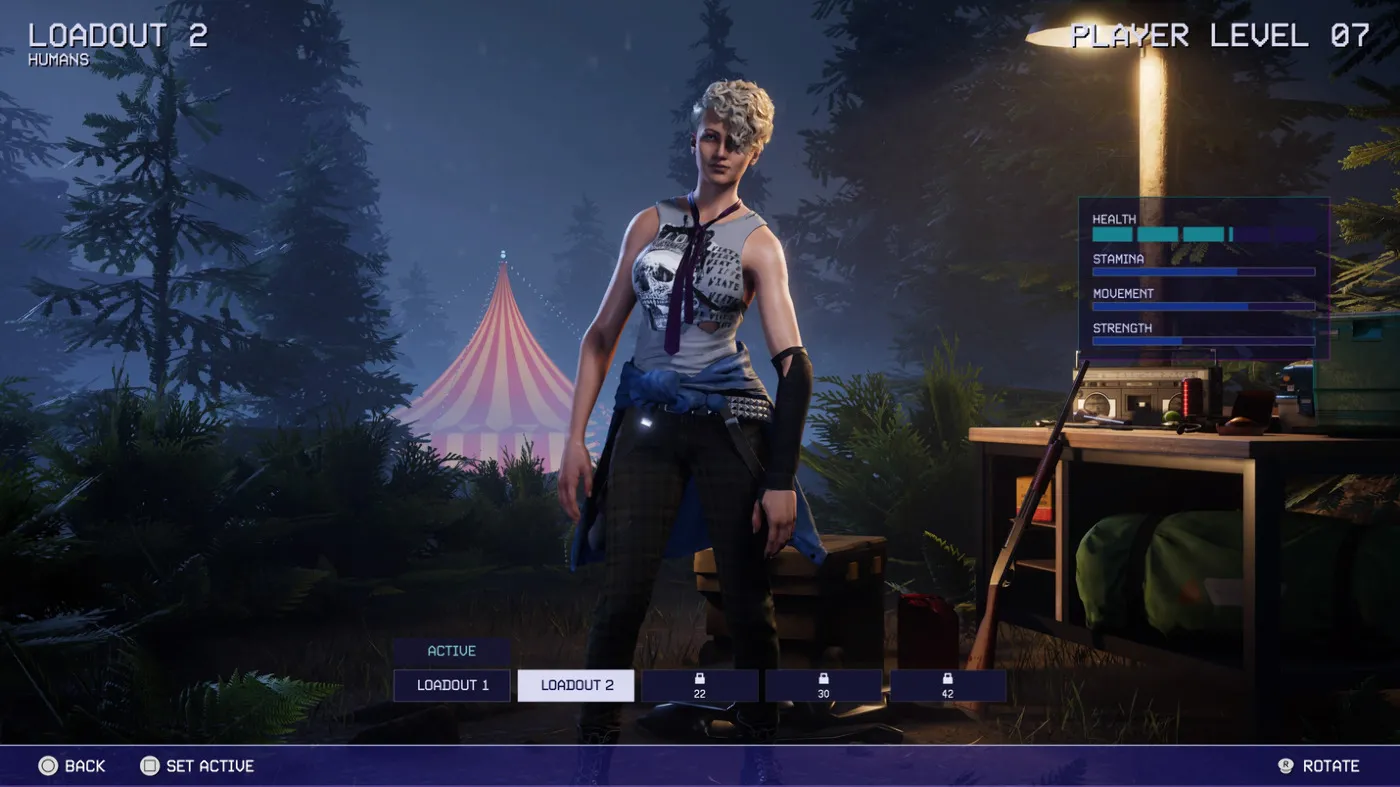Select the Loadout 1 slot
The width and height of the screenshot is (1400, 787).
pos(452,685)
